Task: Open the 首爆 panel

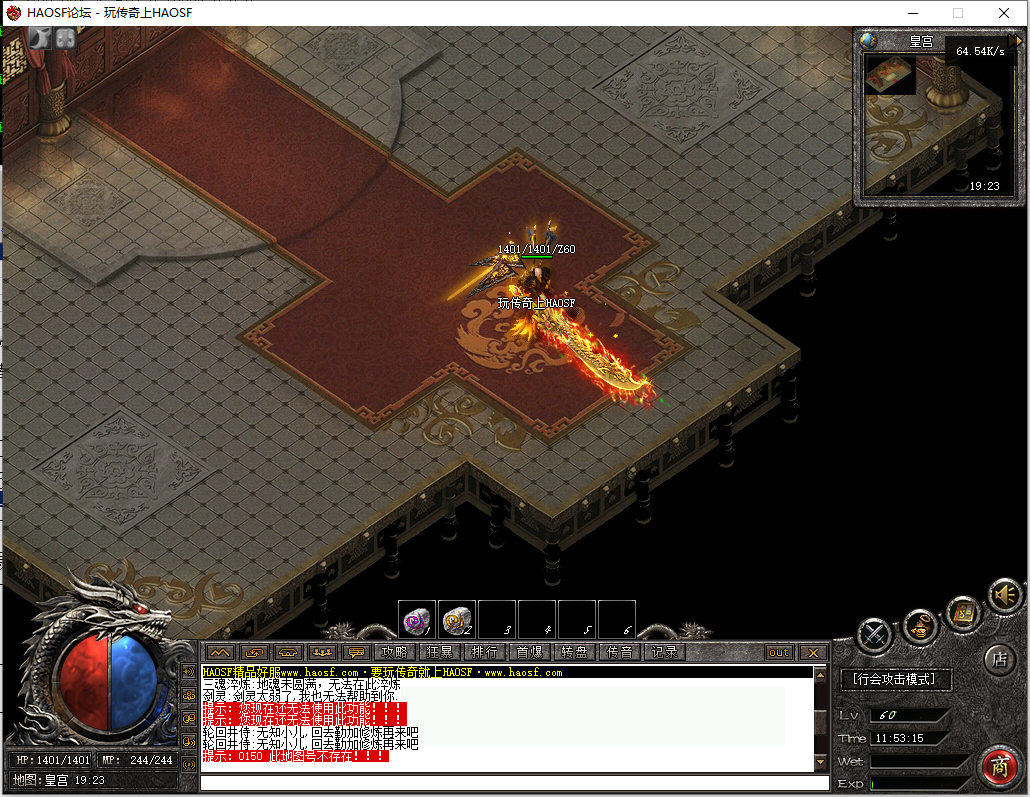Action: [529, 652]
